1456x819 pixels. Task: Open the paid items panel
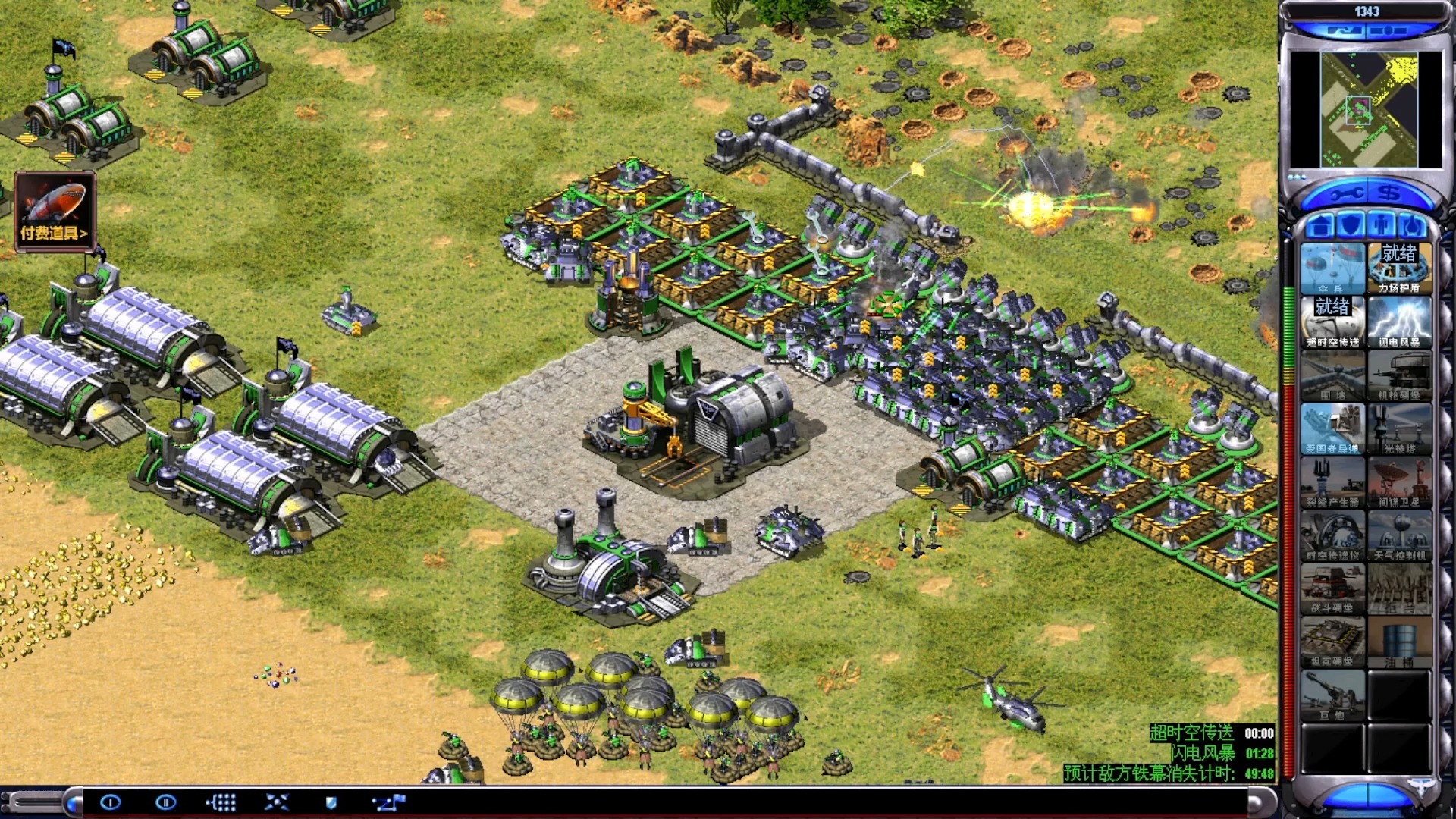tap(54, 211)
